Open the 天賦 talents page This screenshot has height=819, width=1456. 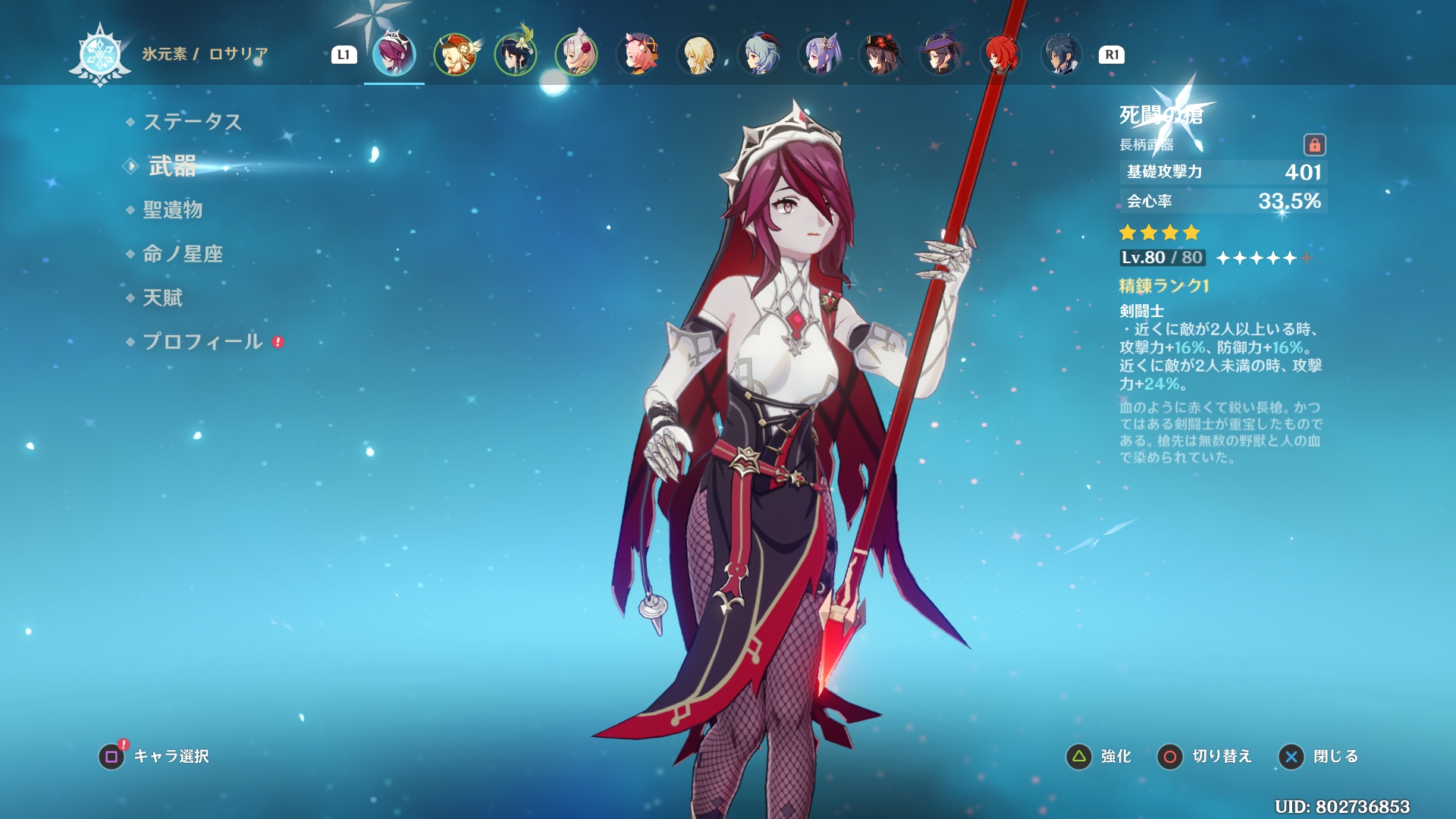[163, 298]
